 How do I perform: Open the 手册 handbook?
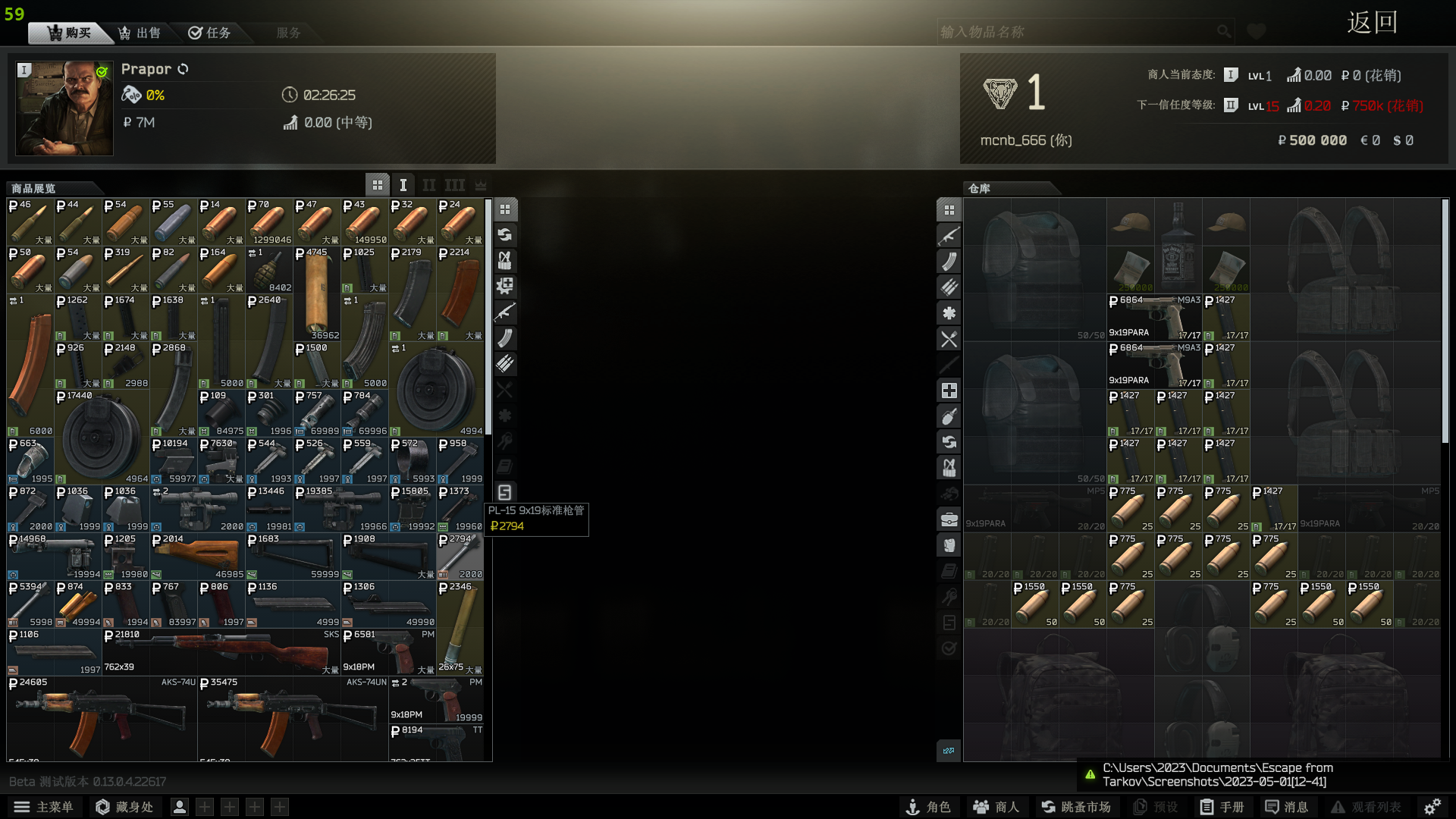[x=1222, y=807]
